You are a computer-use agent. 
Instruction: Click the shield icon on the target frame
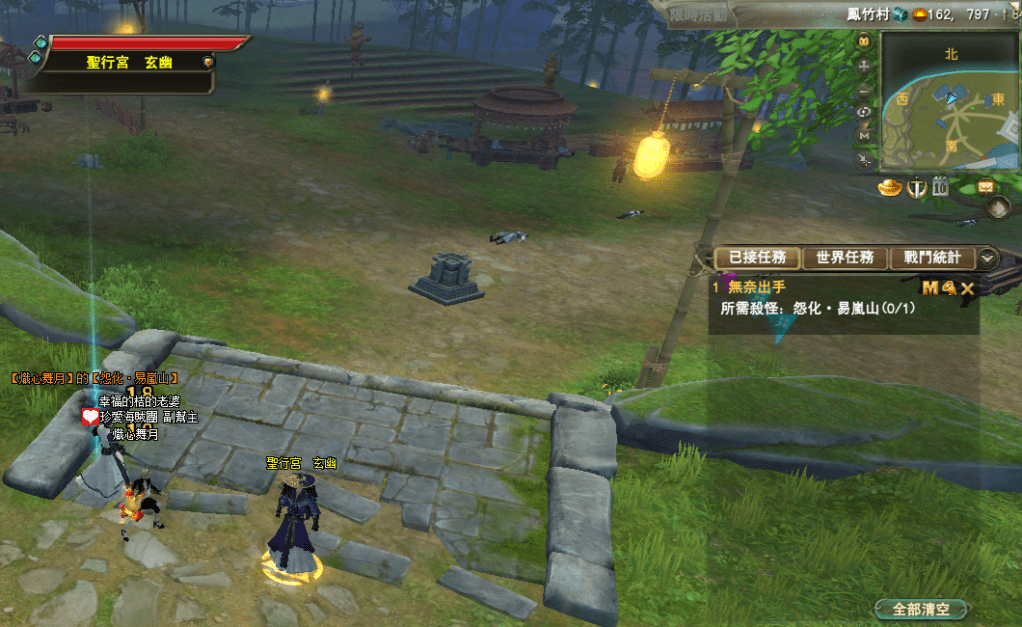207,62
